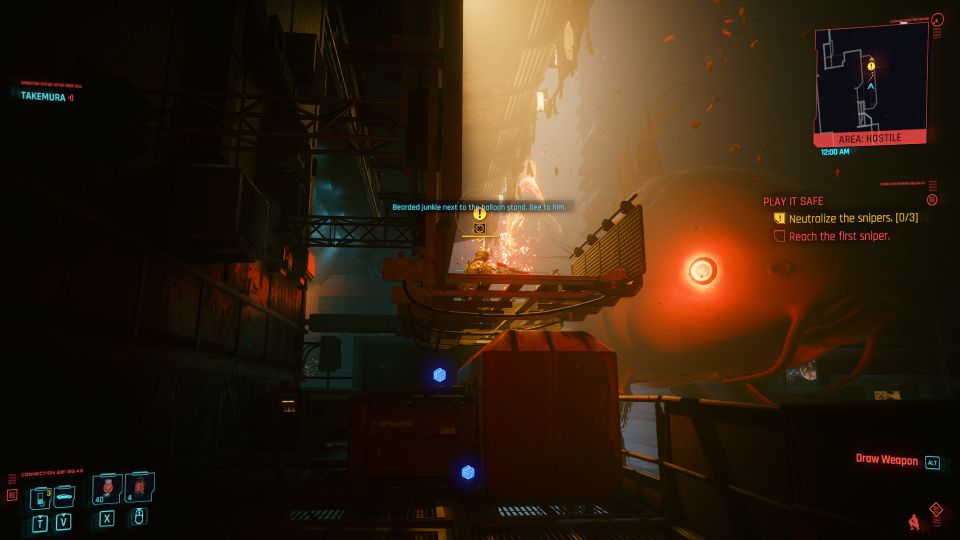Click the Area: Hostile banner

pos(869,140)
